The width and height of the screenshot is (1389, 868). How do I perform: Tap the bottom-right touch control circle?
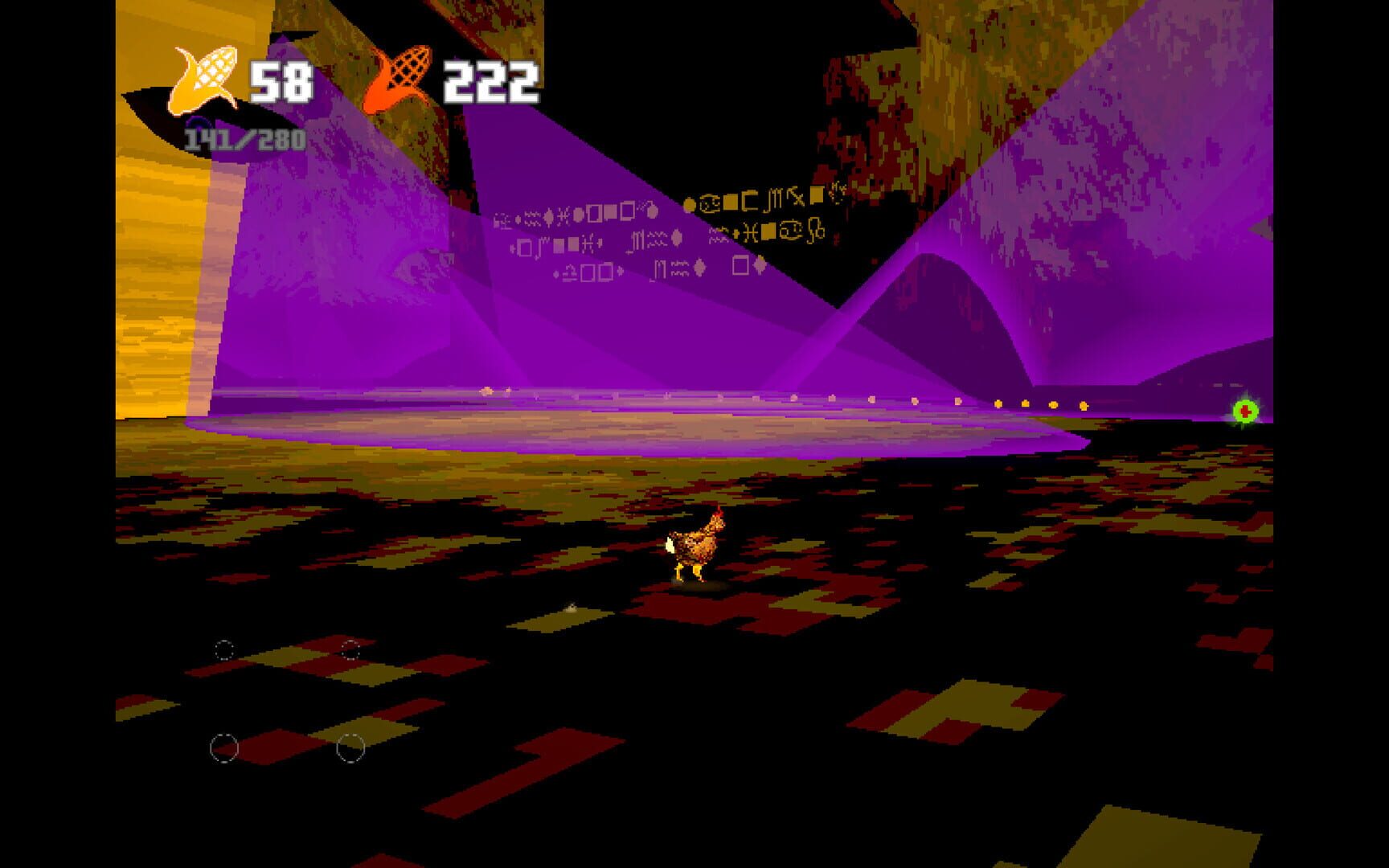tap(349, 749)
